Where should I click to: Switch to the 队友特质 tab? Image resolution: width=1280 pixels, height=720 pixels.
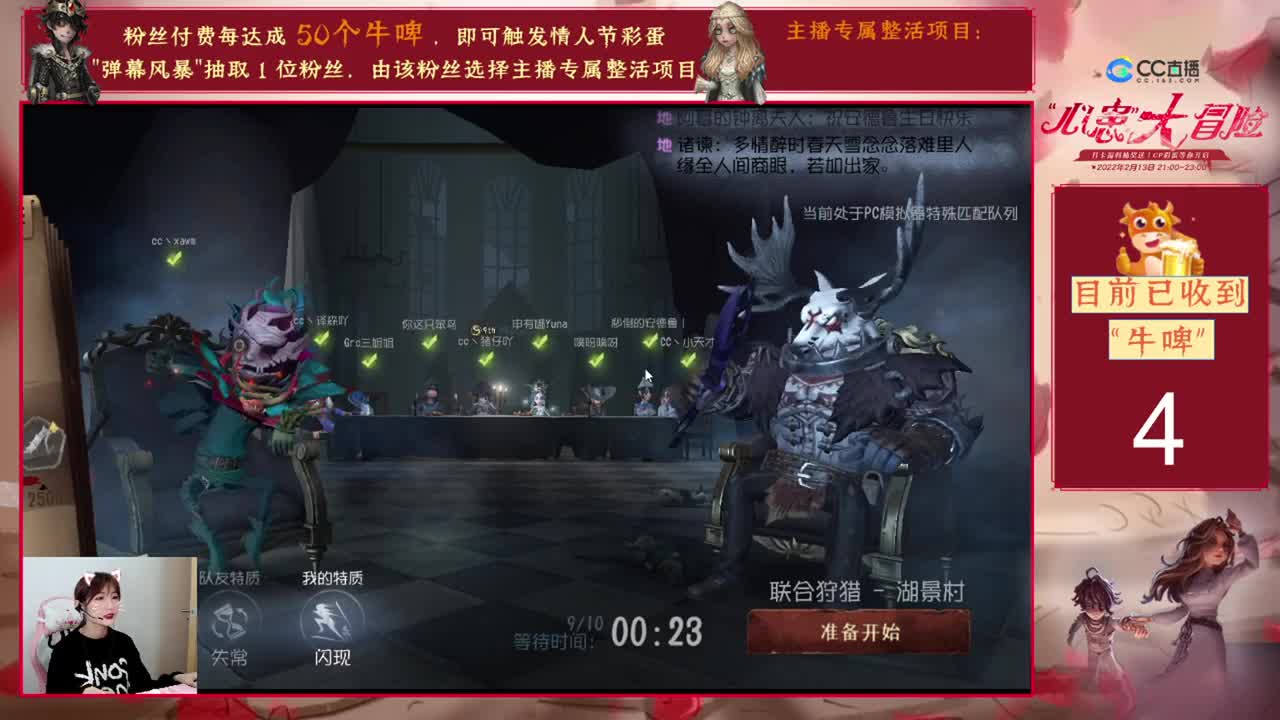[230, 575]
